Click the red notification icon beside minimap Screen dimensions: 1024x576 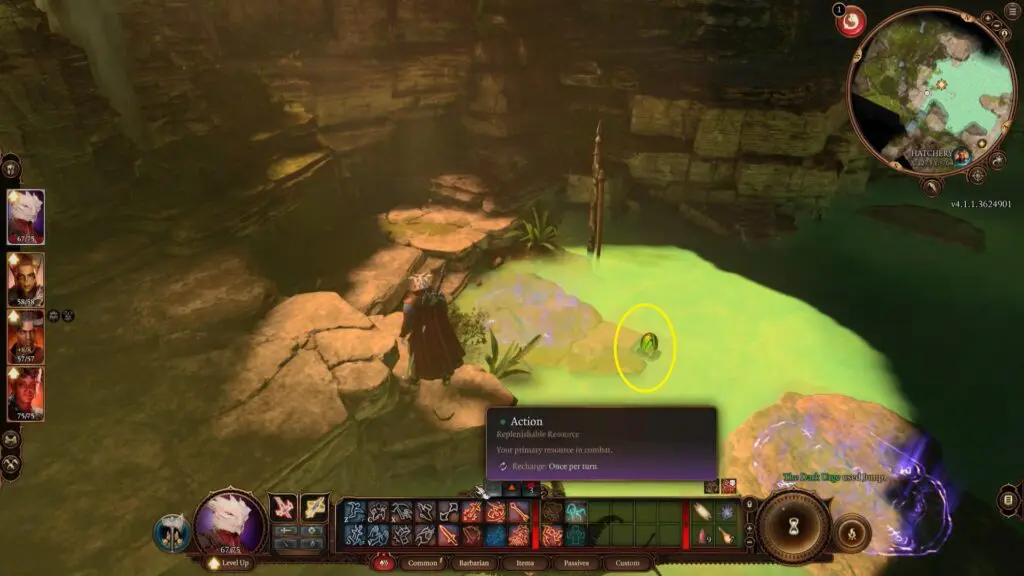(x=851, y=22)
